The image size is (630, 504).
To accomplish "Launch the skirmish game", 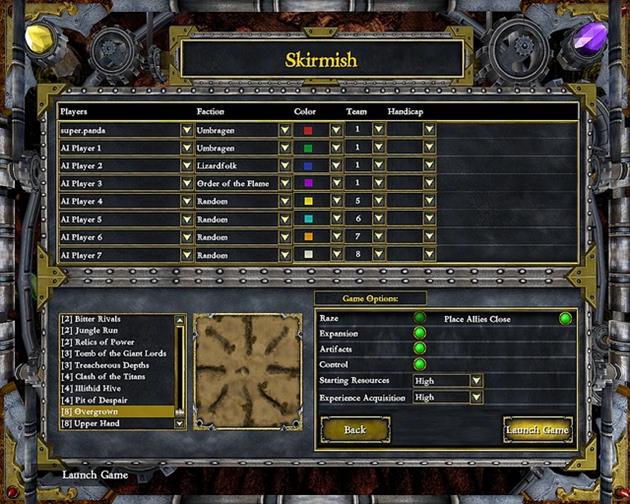I will [x=538, y=430].
